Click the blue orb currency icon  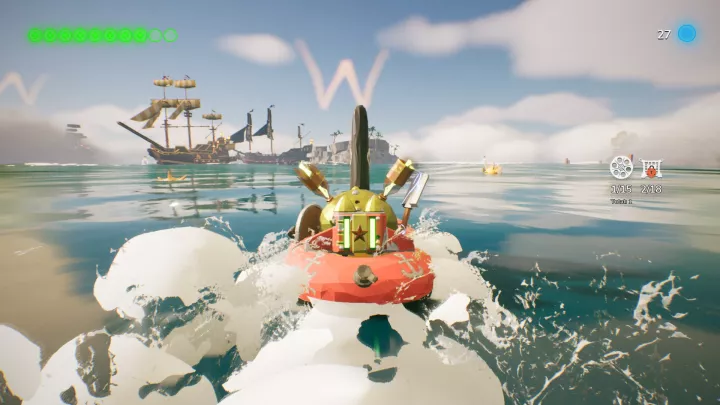(687, 34)
